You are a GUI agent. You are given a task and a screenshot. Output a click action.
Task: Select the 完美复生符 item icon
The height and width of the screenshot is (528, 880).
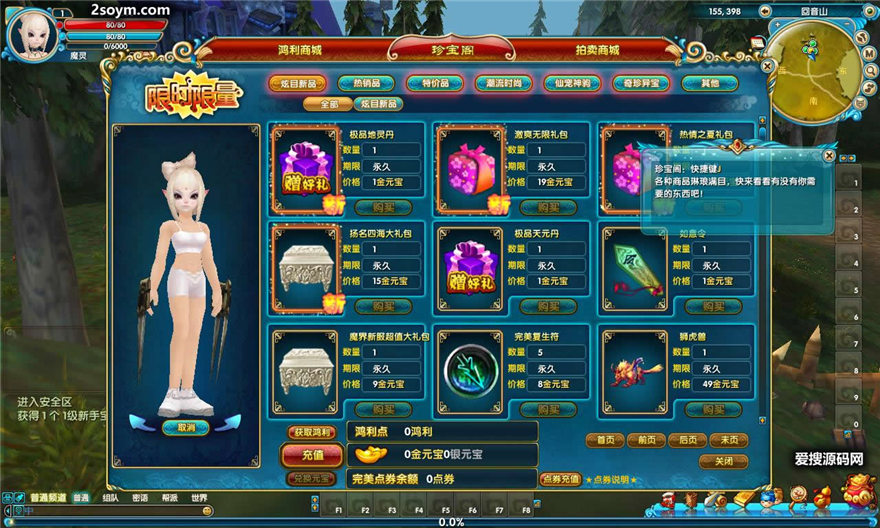[469, 360]
